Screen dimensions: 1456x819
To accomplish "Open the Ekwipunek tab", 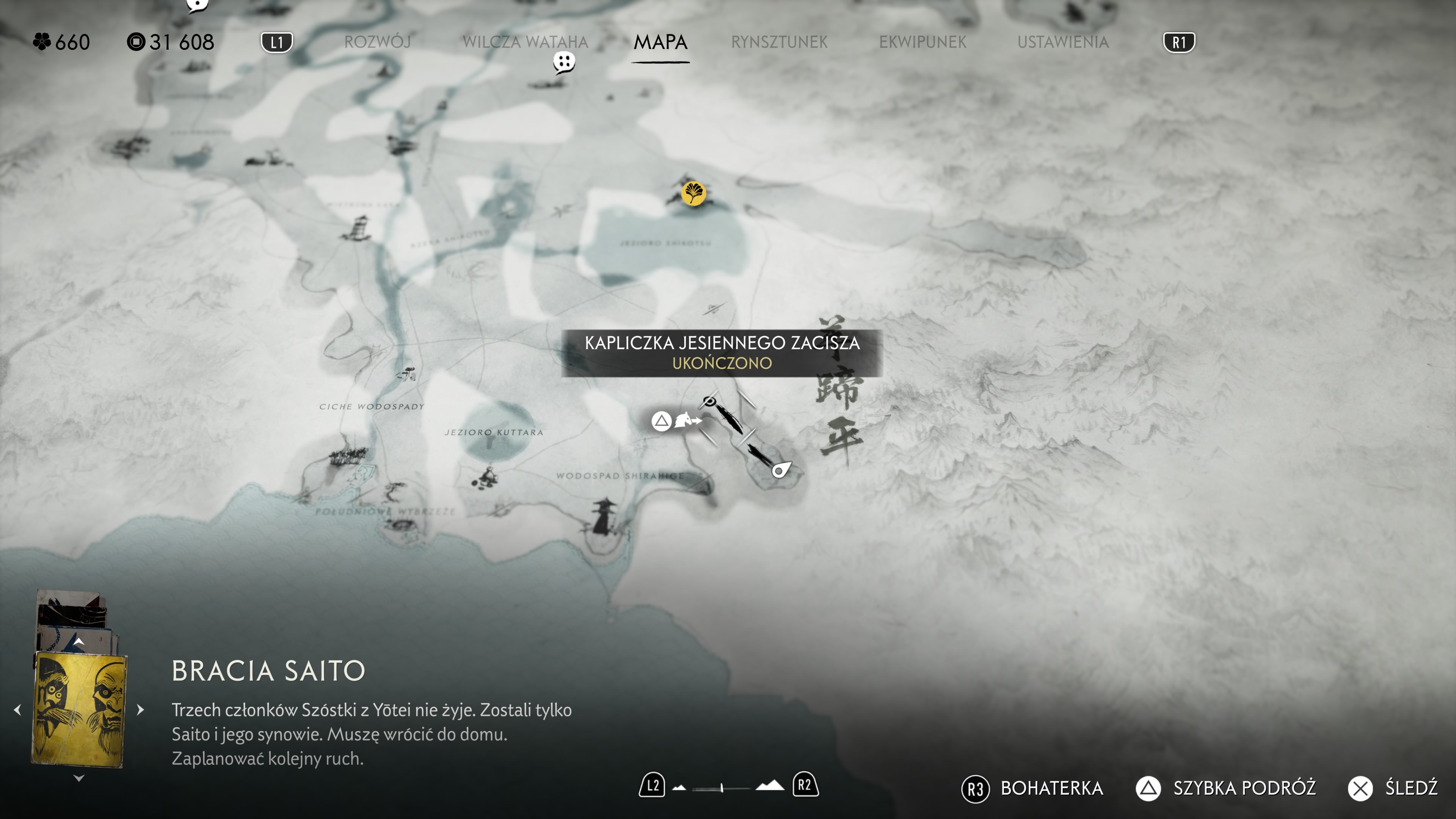I will point(923,42).
